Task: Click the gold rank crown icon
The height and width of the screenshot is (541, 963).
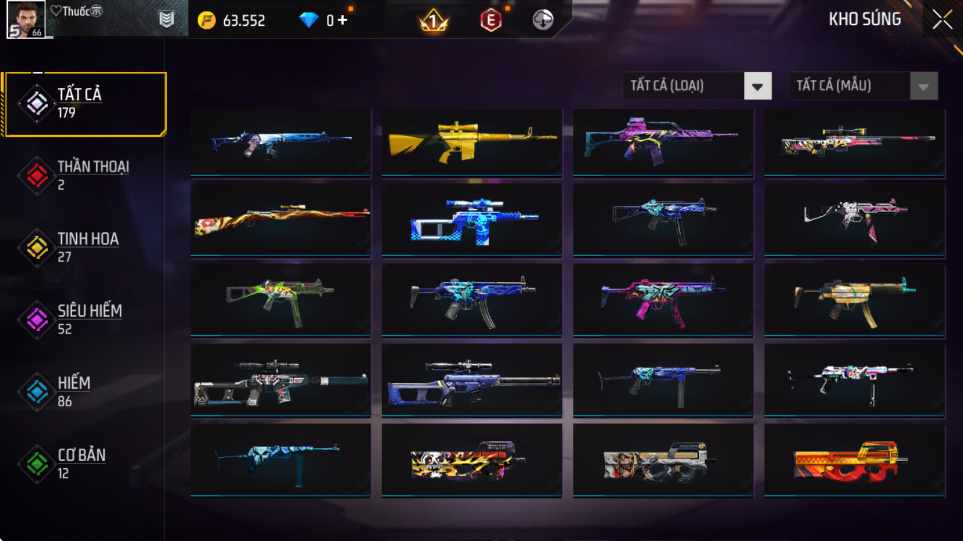Action: 433,20
